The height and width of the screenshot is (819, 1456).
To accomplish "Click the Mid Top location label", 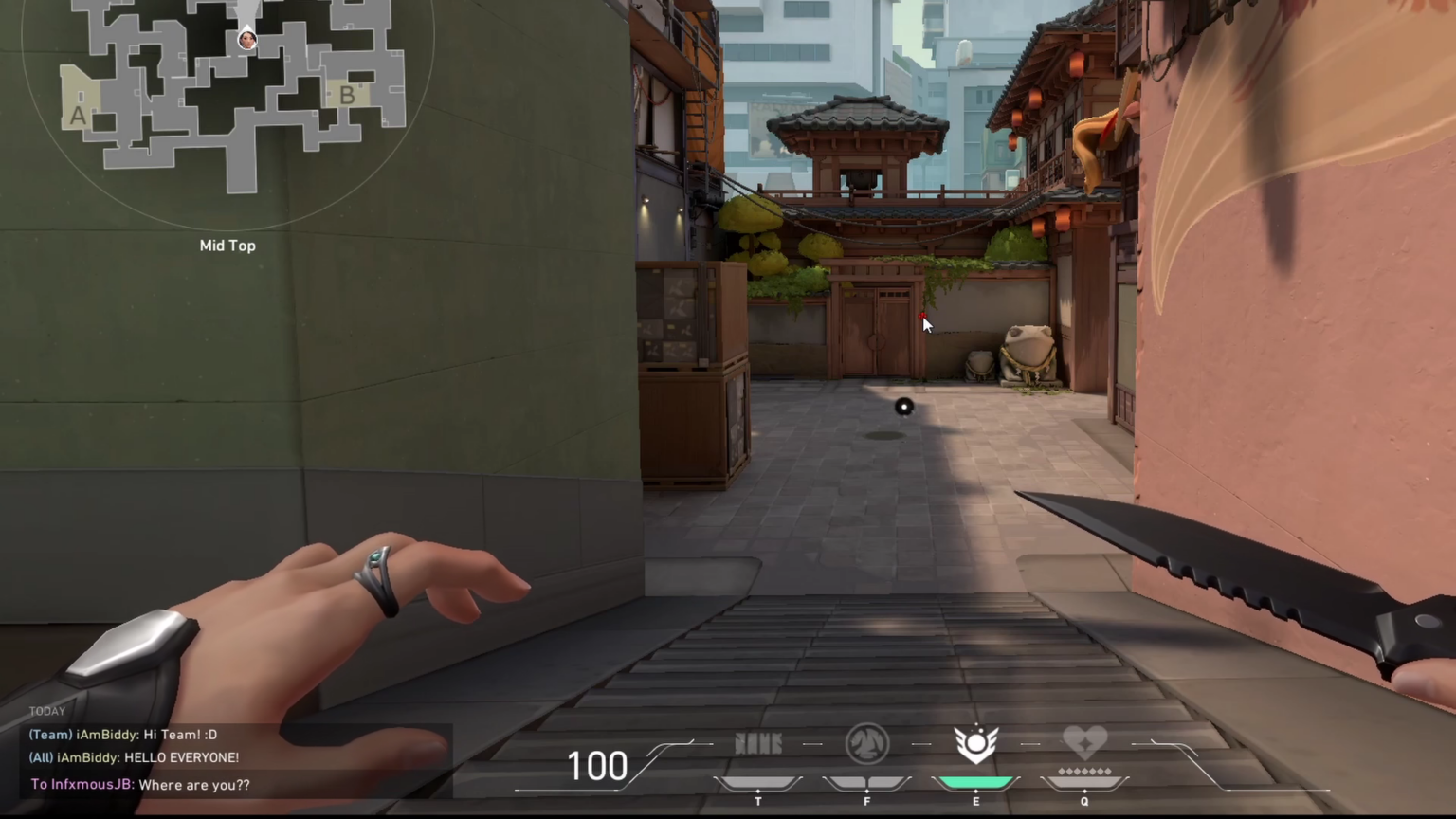I will point(227,245).
